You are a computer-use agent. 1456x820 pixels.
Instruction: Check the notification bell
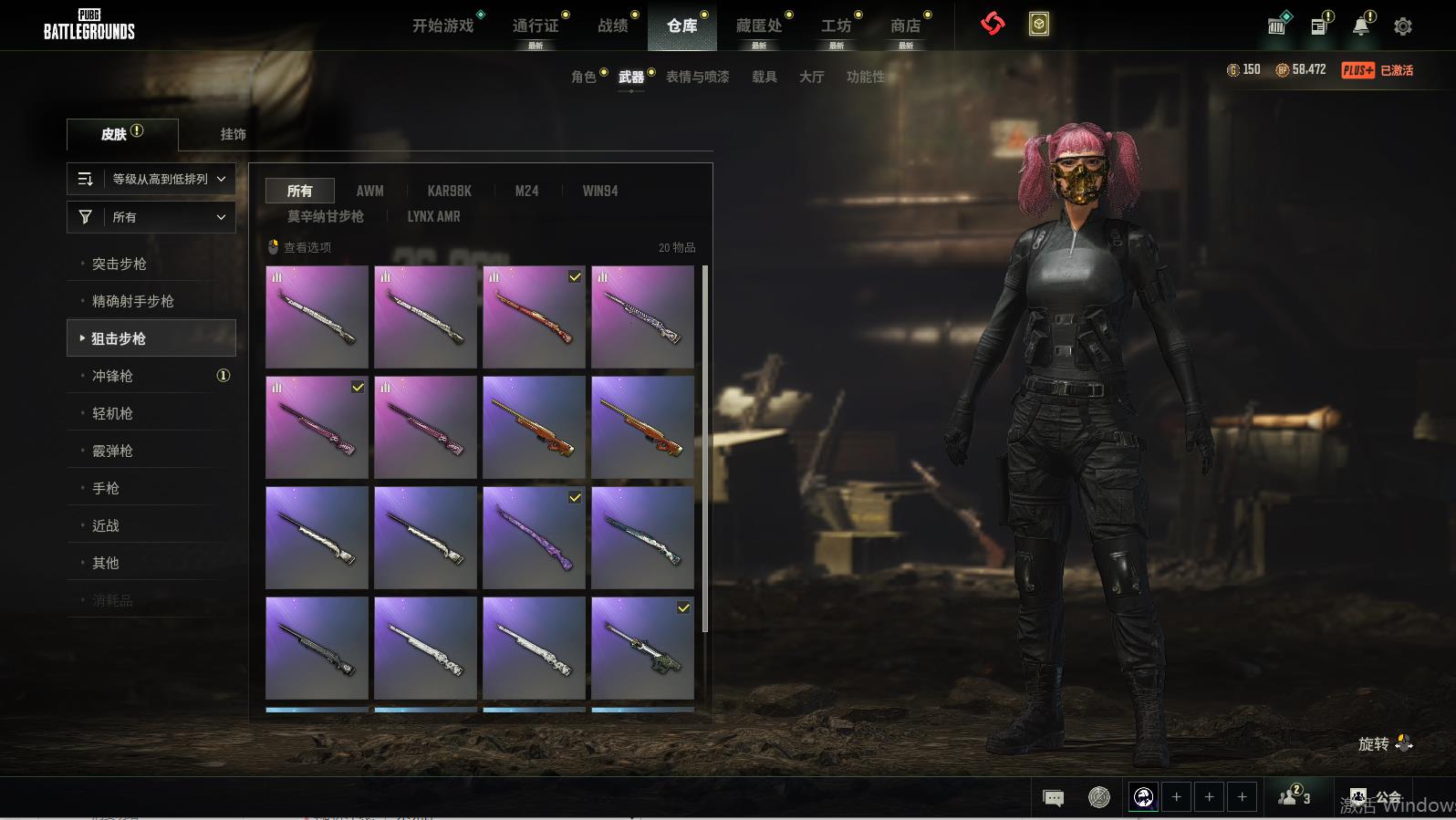(1360, 26)
